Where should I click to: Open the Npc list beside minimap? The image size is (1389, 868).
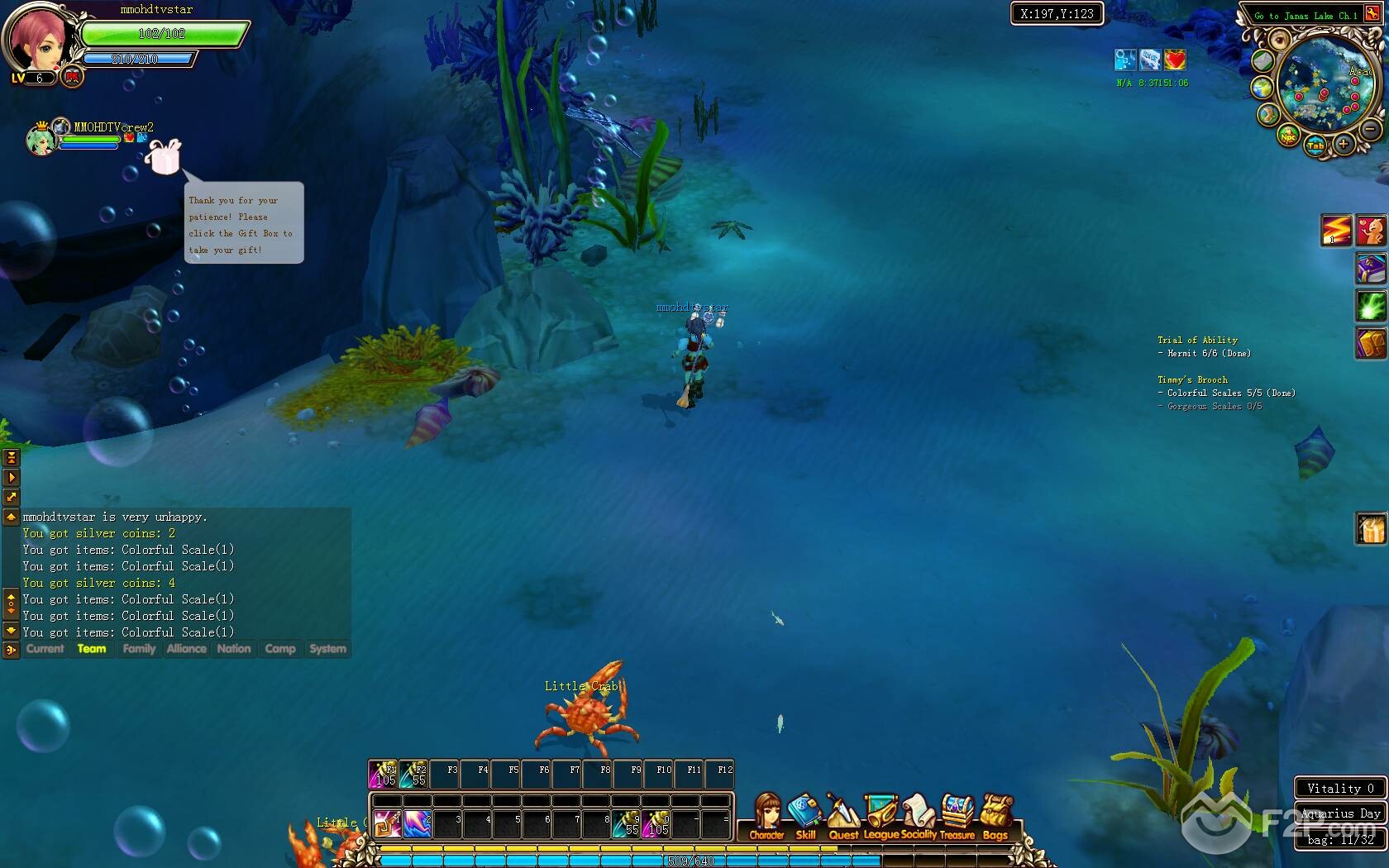click(1288, 136)
